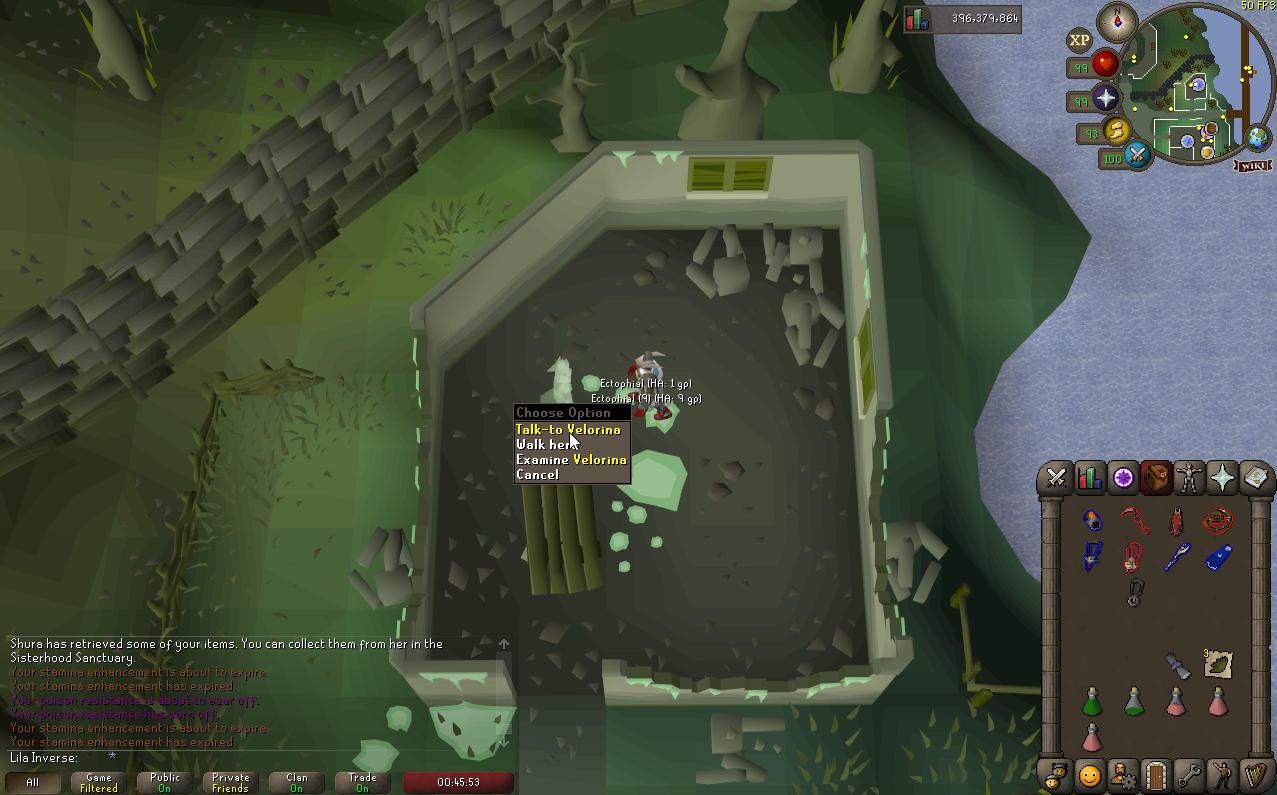The height and width of the screenshot is (795, 1277).
Task: Open the Combat Options tab
Action: tap(1055, 478)
